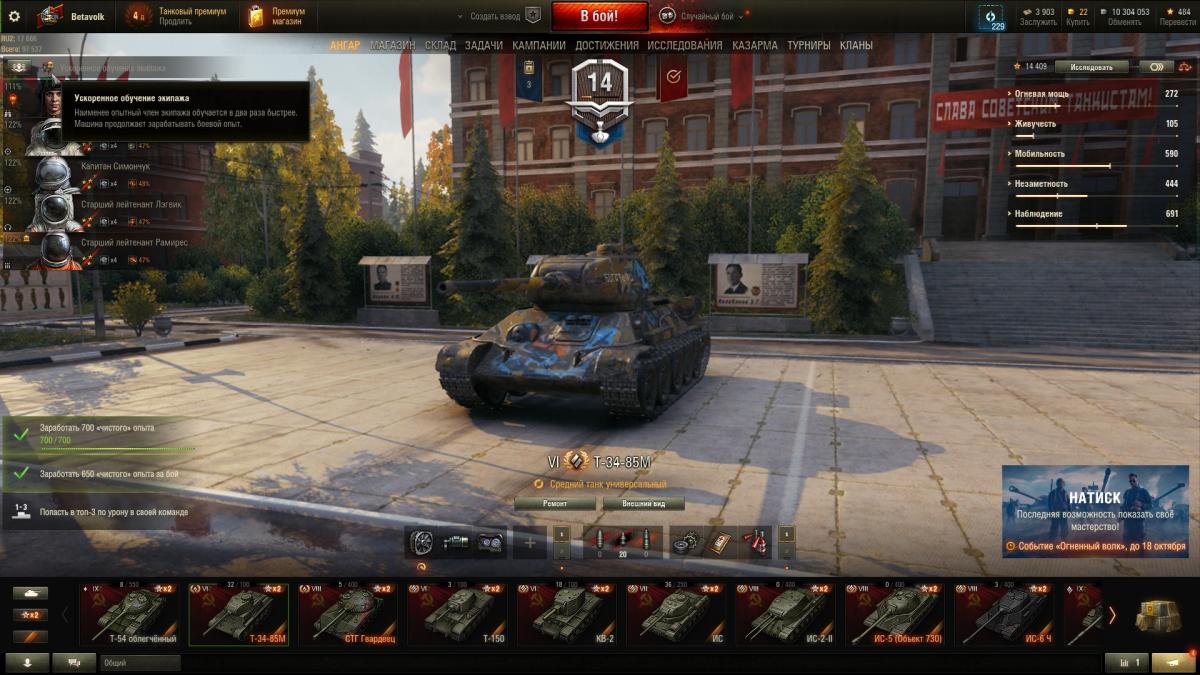The image size is (1200, 675).
Task: Open the ЗАДАЧИ tab
Action: pos(484,45)
